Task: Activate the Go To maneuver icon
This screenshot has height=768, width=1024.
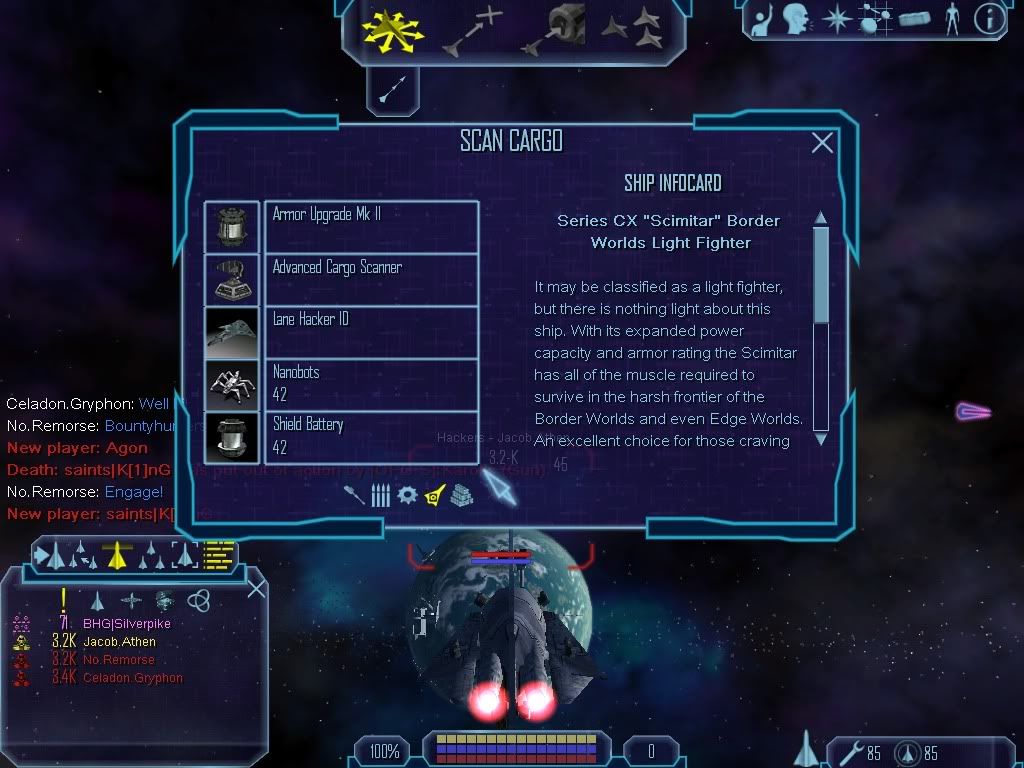Action: 472,29
